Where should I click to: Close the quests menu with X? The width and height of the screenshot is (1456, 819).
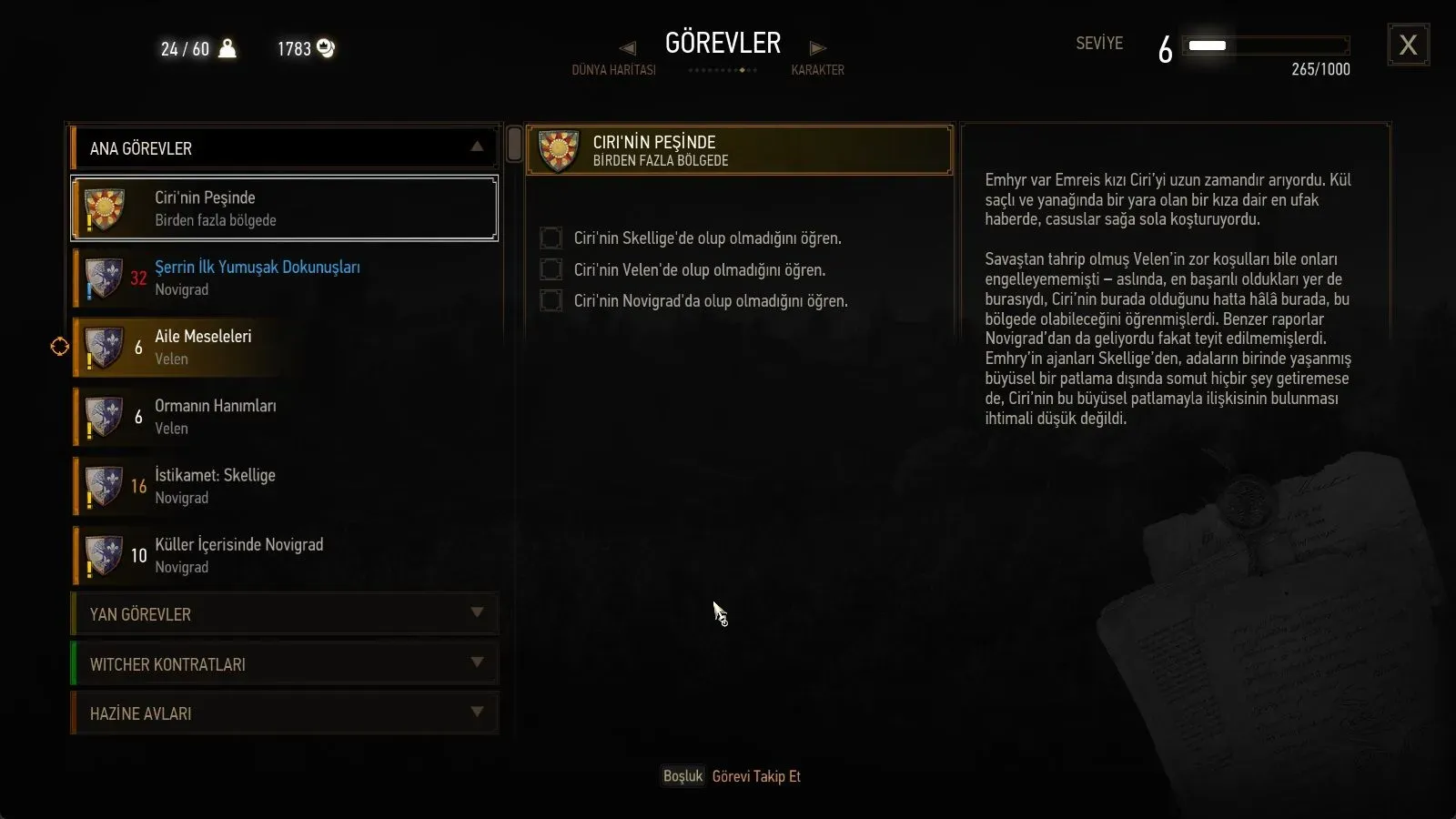coord(1408,45)
